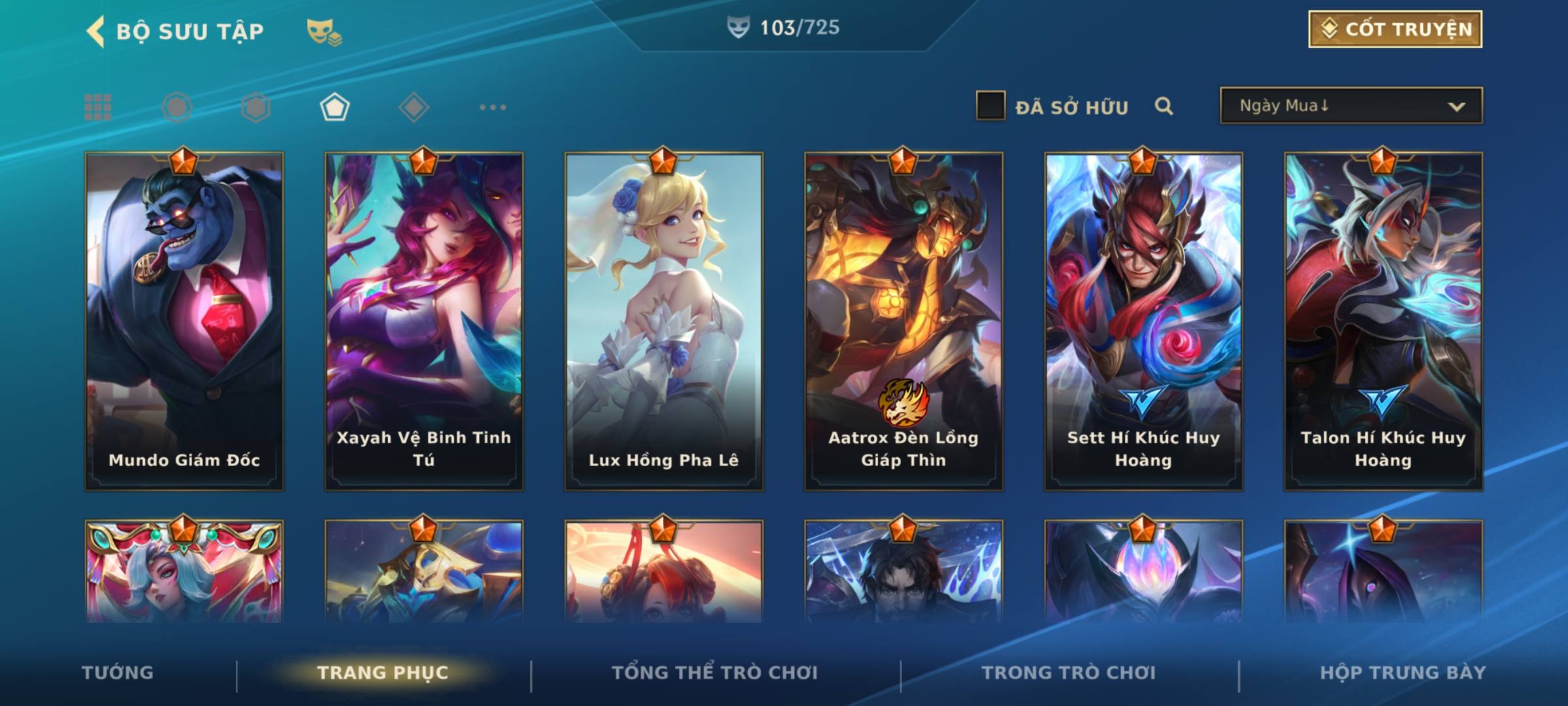This screenshot has height=706, width=1568.
Task: Click the mask and coins icon
Action: tap(324, 31)
